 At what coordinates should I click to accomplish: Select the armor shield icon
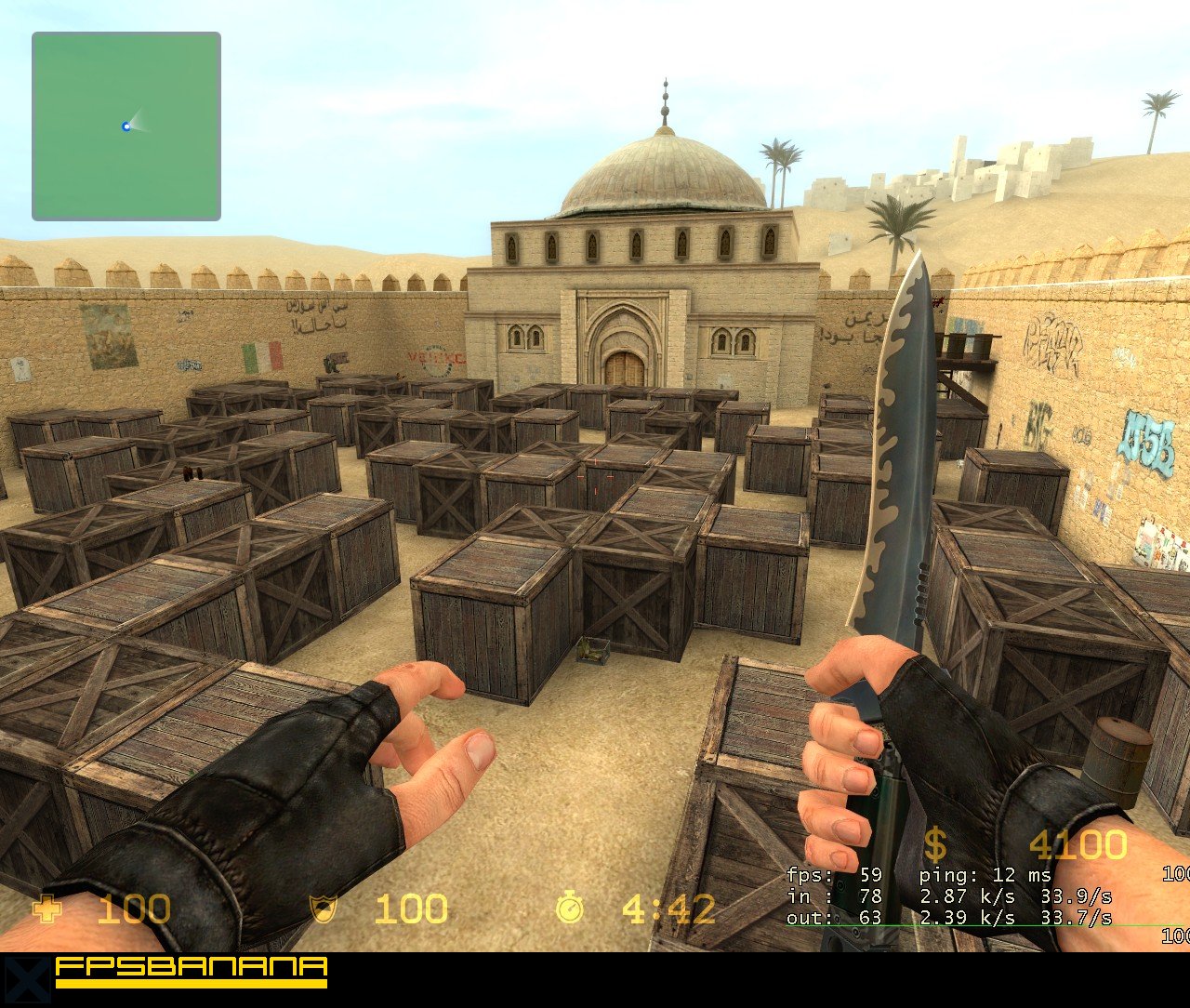[321, 909]
